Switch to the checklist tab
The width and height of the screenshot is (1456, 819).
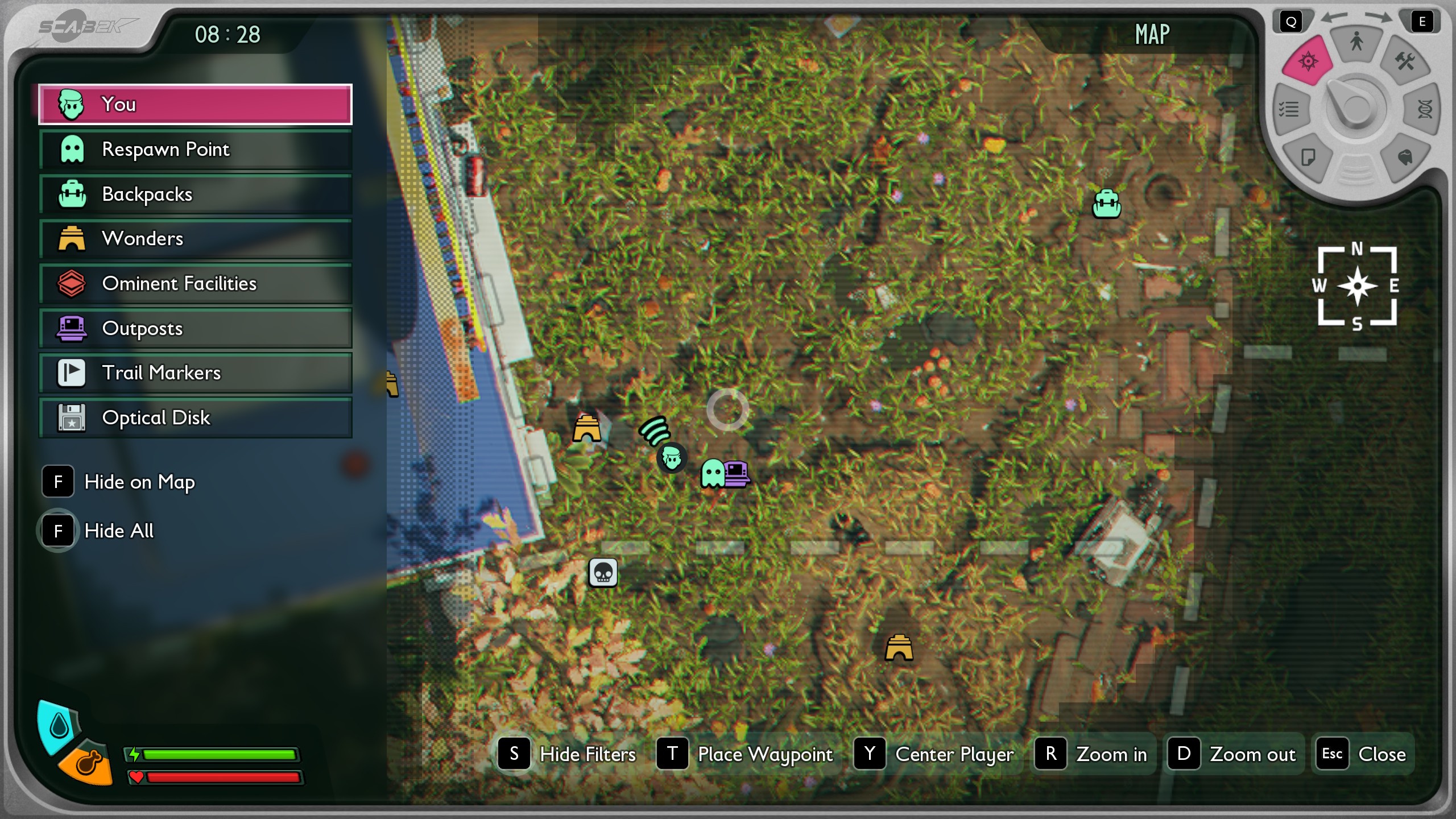pyautogui.click(x=1289, y=109)
